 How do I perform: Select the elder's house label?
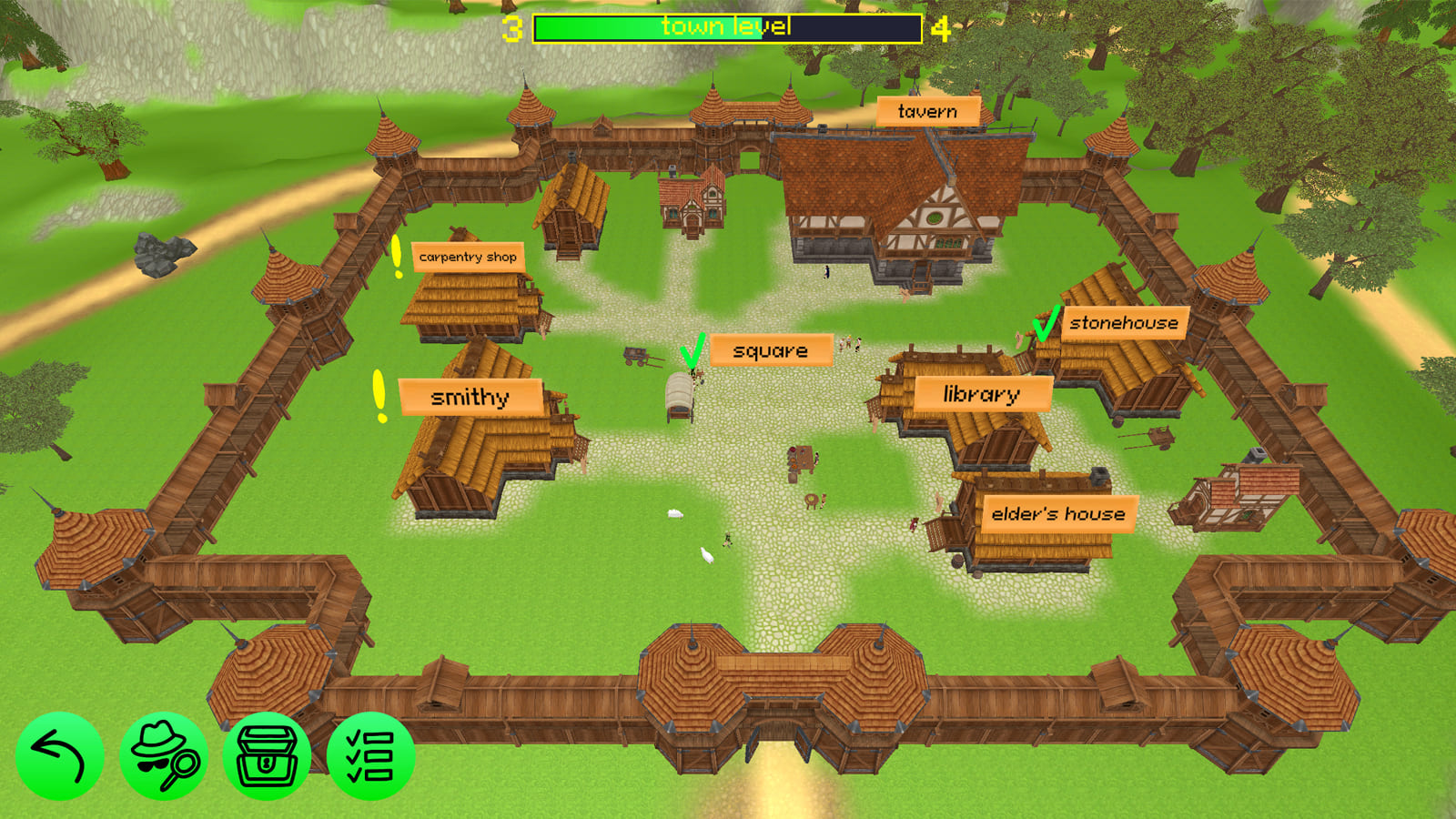pyautogui.click(x=1058, y=514)
